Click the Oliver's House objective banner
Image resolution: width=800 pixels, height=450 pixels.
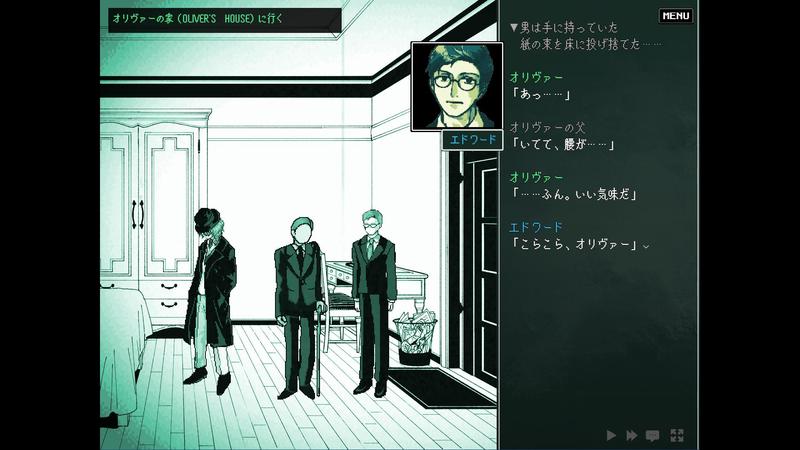(221, 20)
